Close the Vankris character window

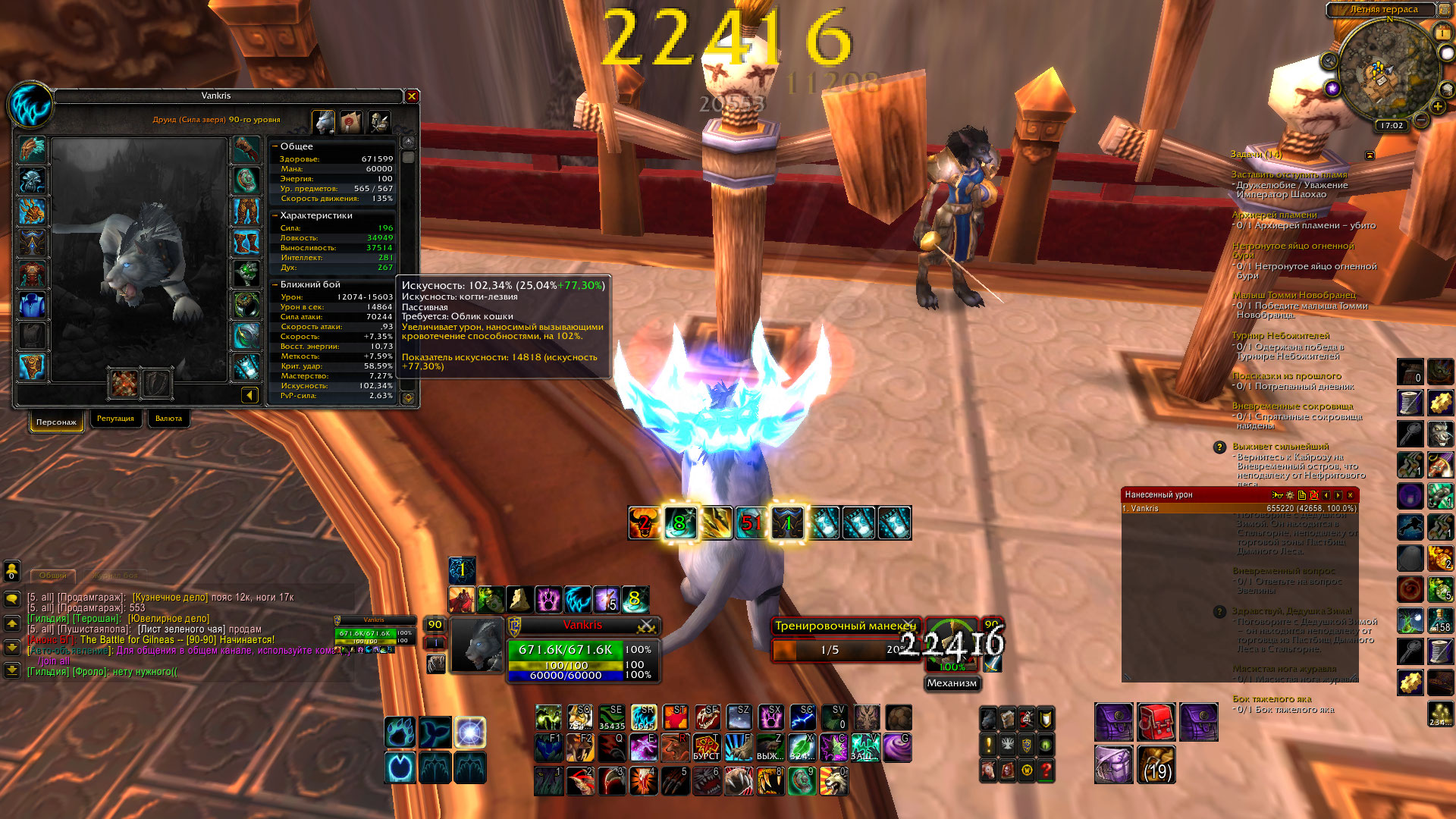[412, 96]
